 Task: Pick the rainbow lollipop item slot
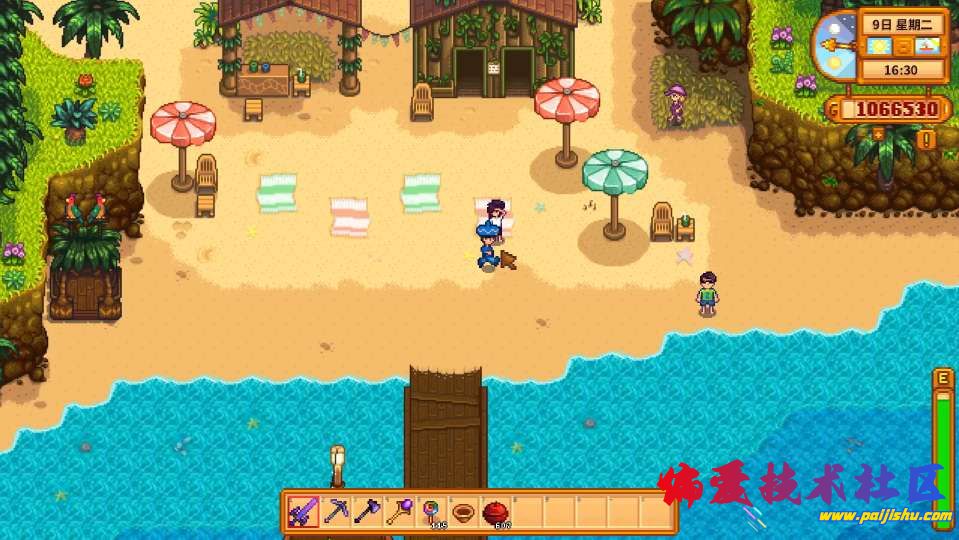(432, 513)
